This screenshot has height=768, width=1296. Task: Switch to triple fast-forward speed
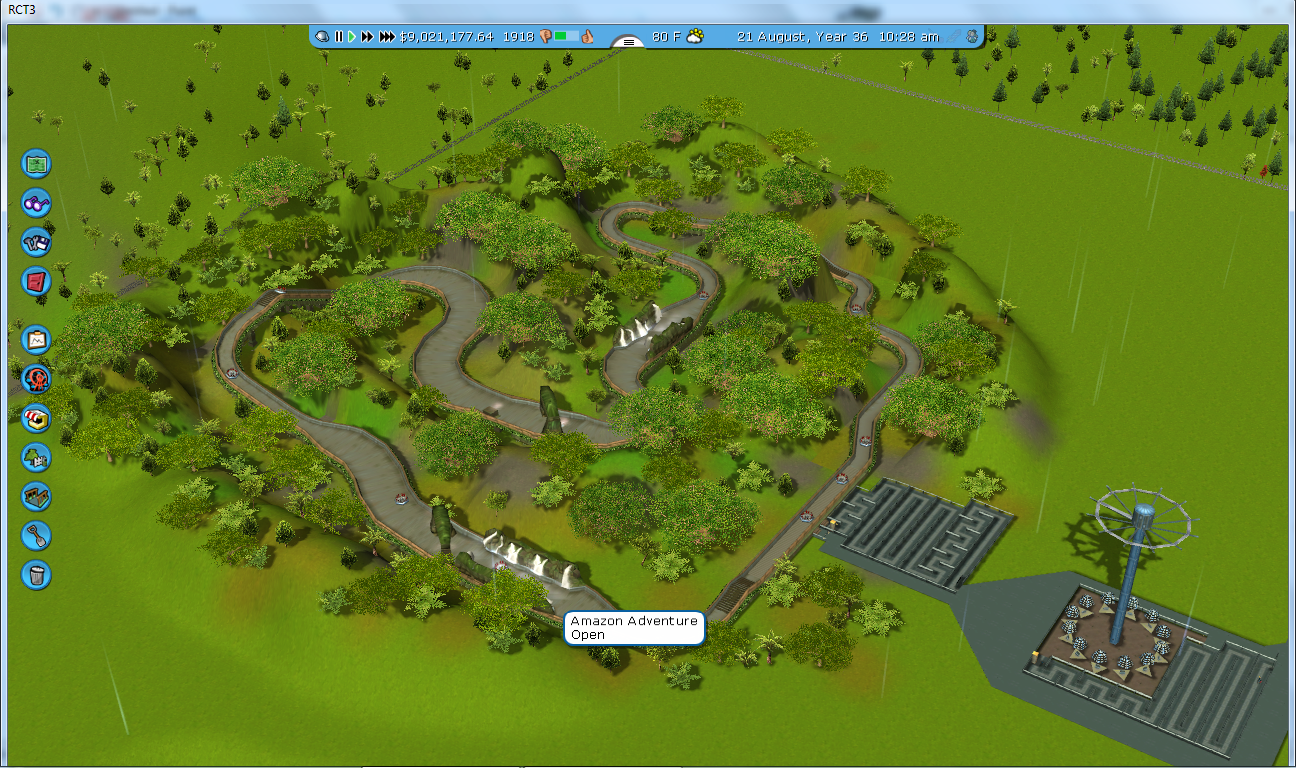click(x=387, y=36)
